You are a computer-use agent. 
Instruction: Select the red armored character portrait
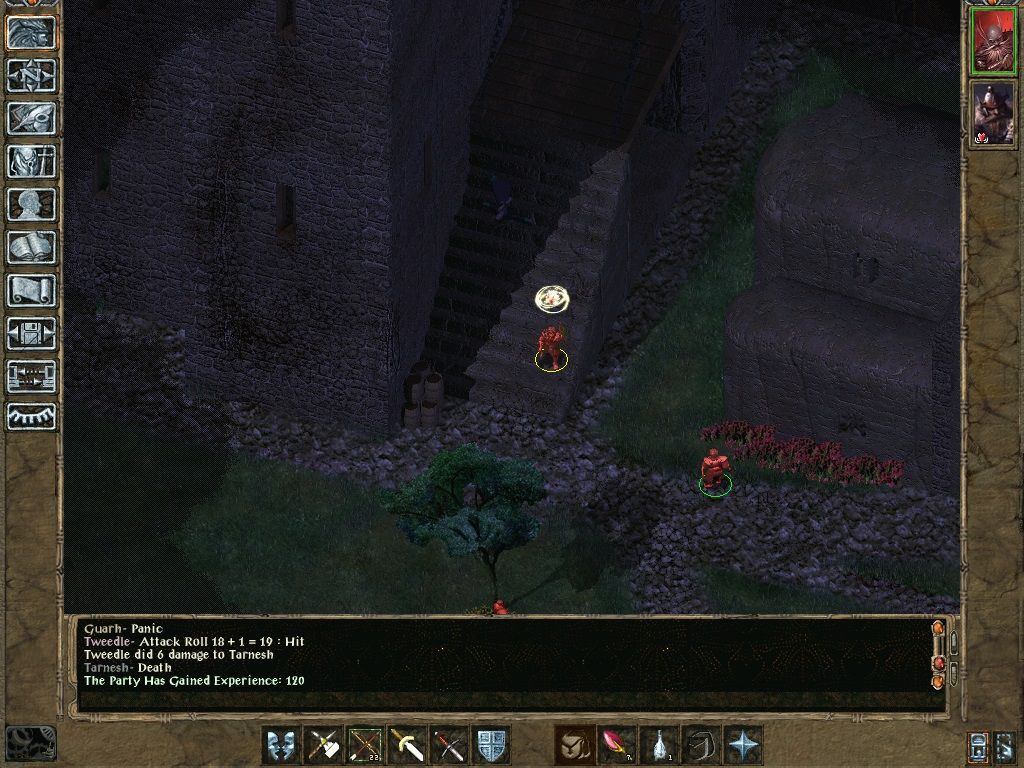(993, 43)
